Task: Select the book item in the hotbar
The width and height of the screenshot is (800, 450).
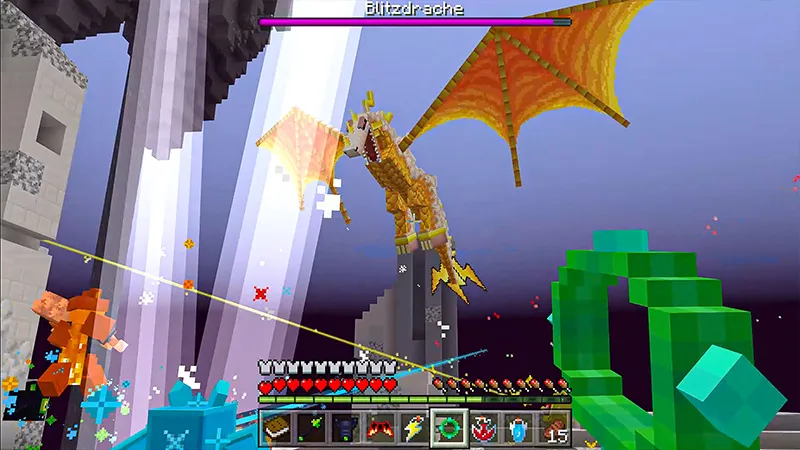Action: pos(277,427)
